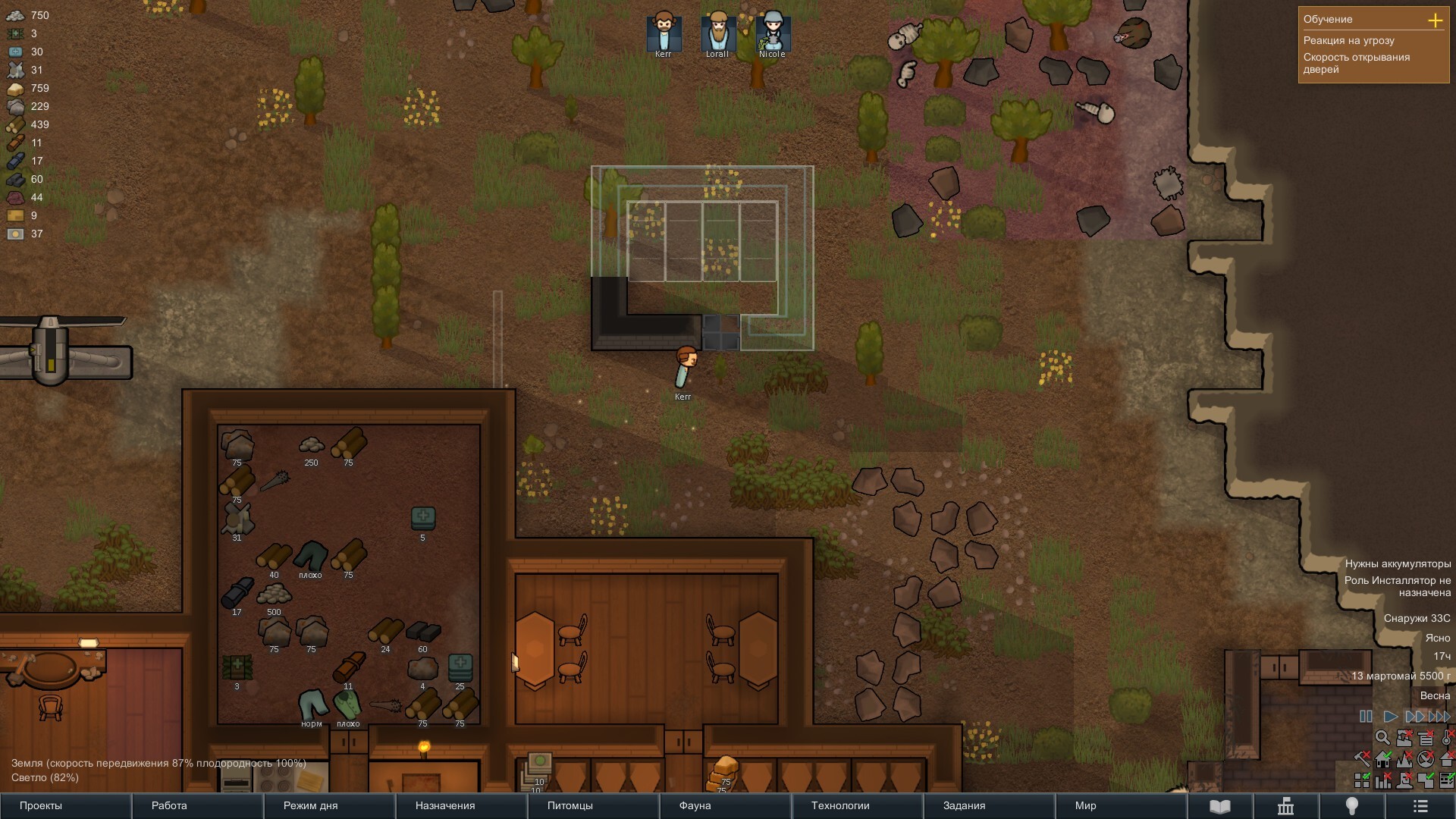
Task: Pause the game with the pause button
Action: [x=1366, y=717]
